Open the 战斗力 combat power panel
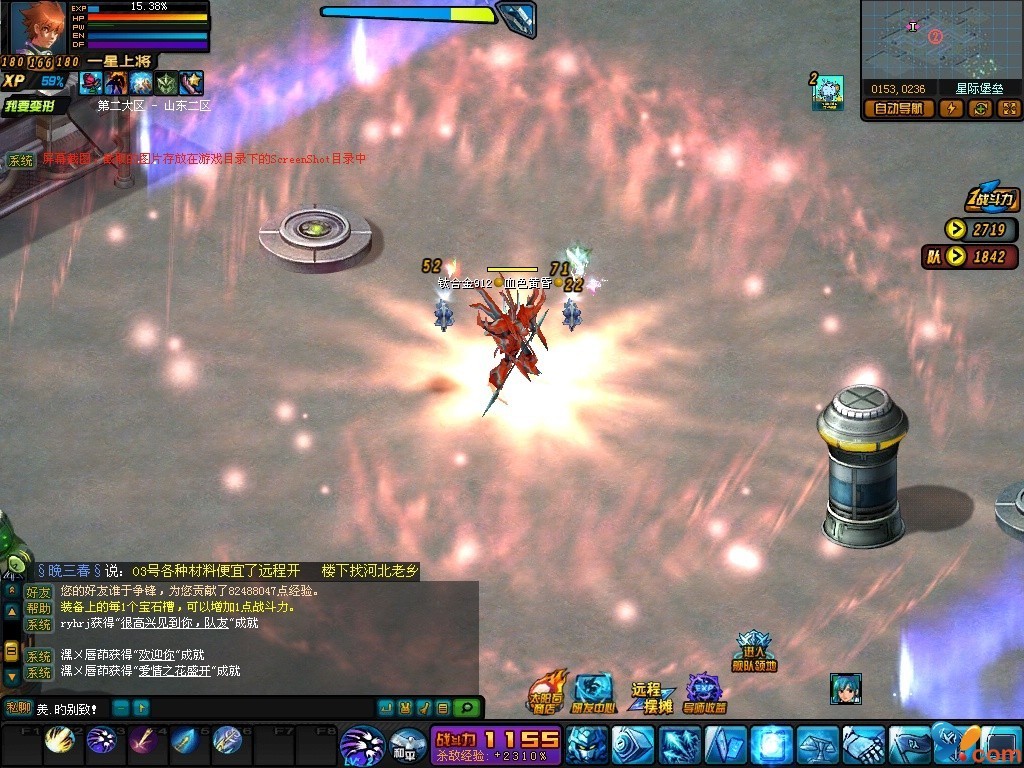Screen dimensions: 1024x768 pos(991,199)
